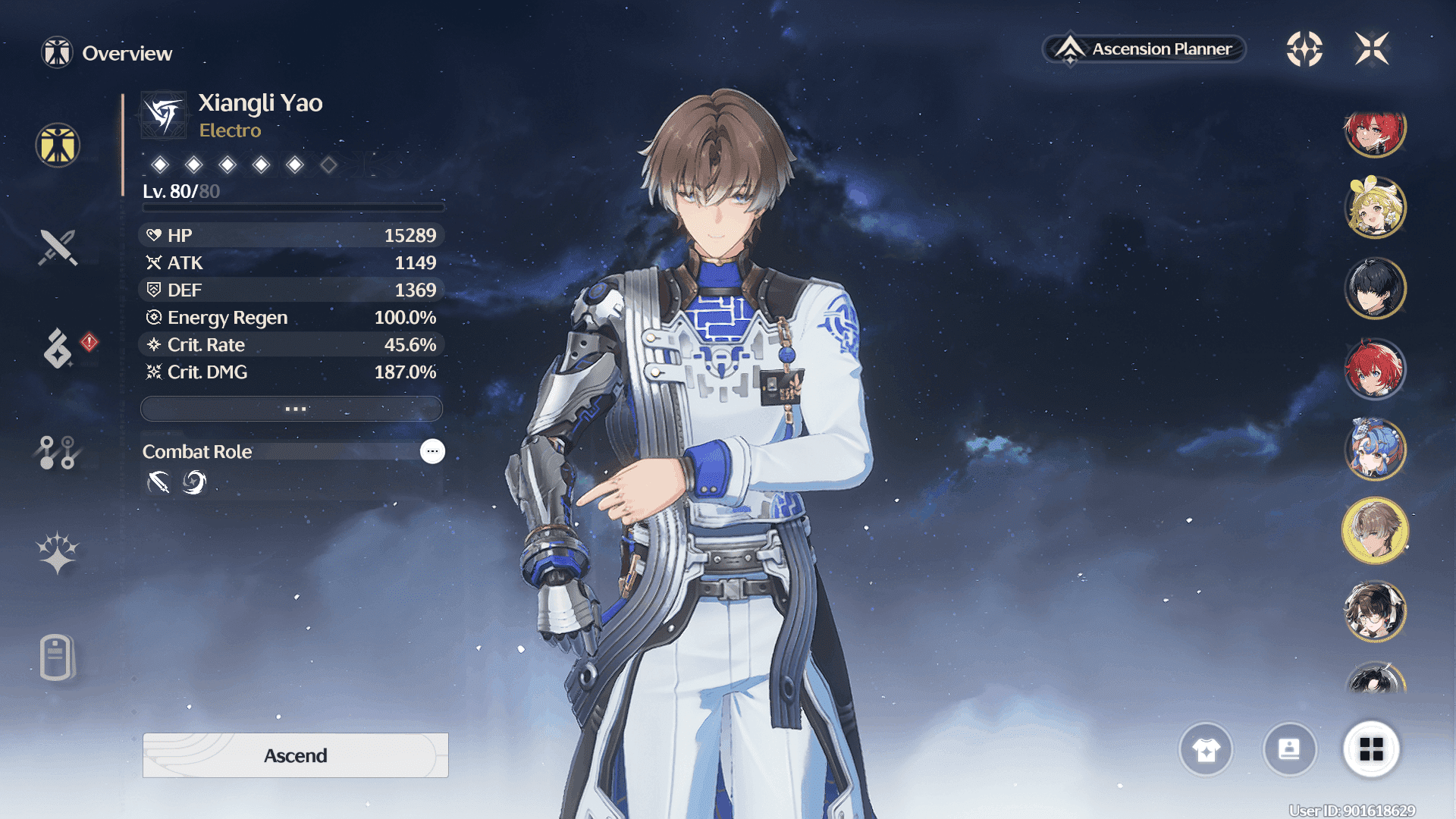The width and height of the screenshot is (1456, 819).
Task: Select the Overview tab icon in sidebar
Action: pos(58,145)
